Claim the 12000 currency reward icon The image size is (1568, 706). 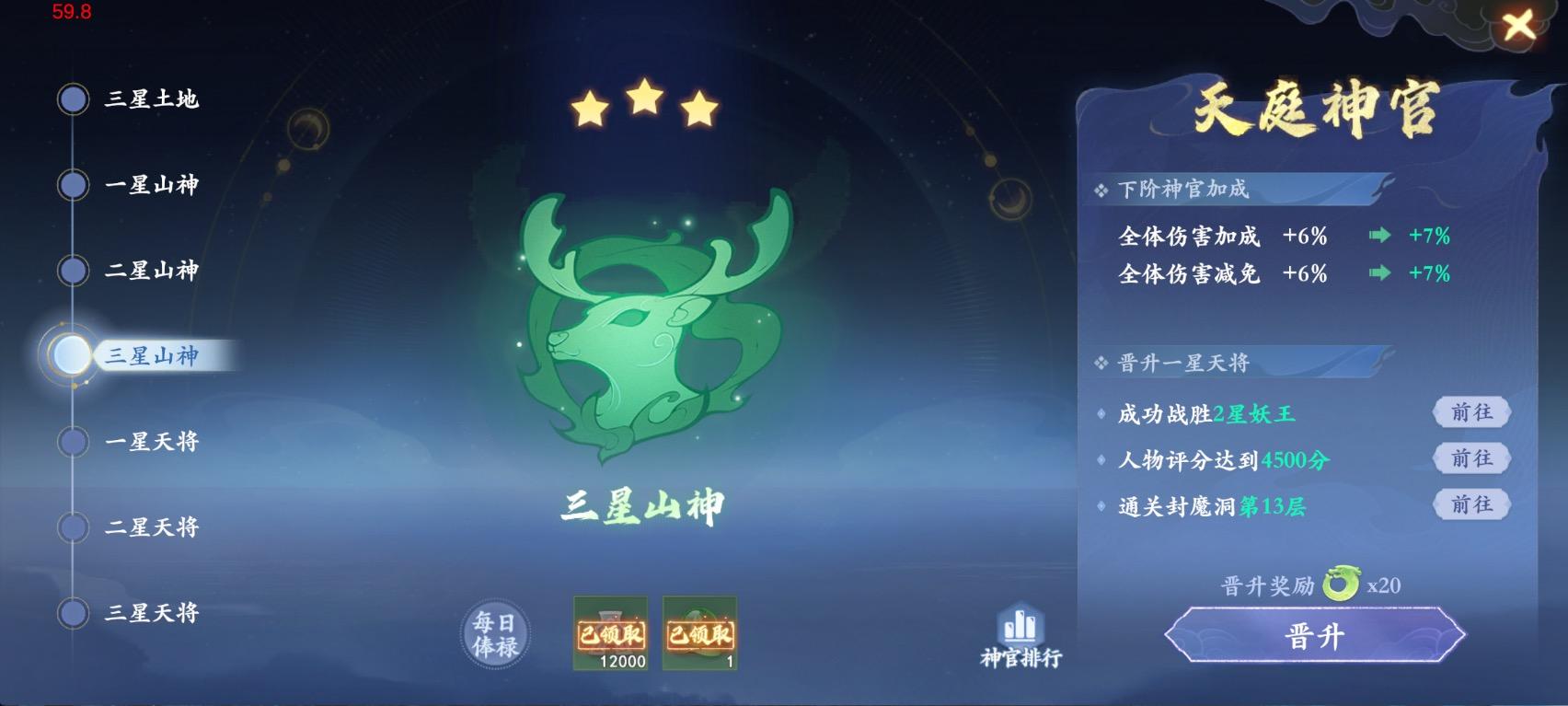pos(611,635)
